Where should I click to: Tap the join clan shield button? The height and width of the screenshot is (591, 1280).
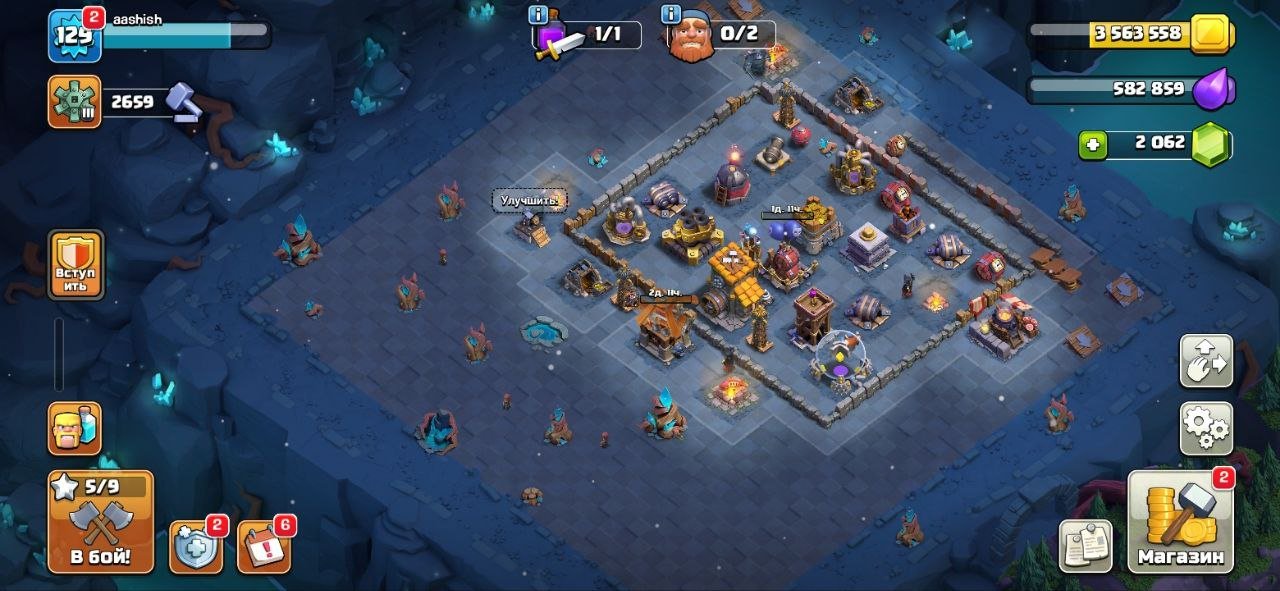pyautogui.click(x=76, y=264)
